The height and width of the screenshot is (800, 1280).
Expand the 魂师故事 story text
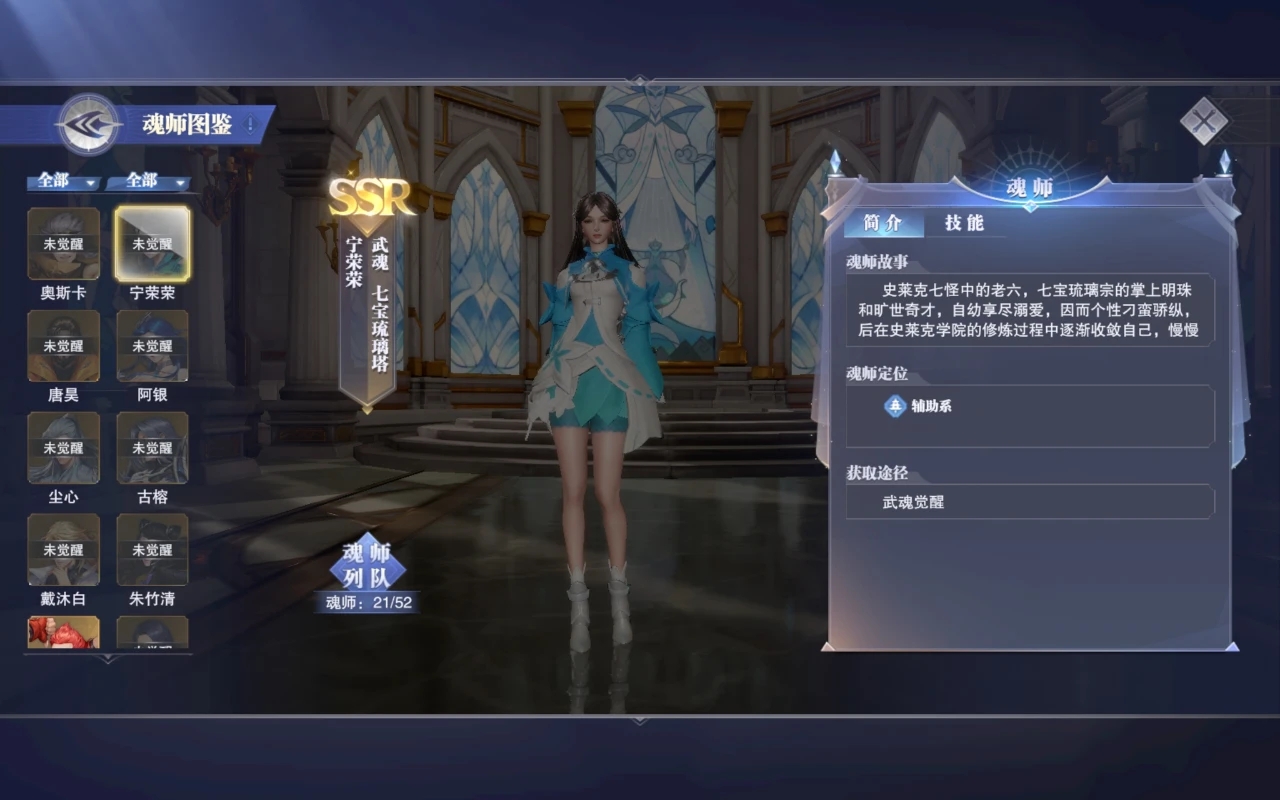(x=1030, y=310)
